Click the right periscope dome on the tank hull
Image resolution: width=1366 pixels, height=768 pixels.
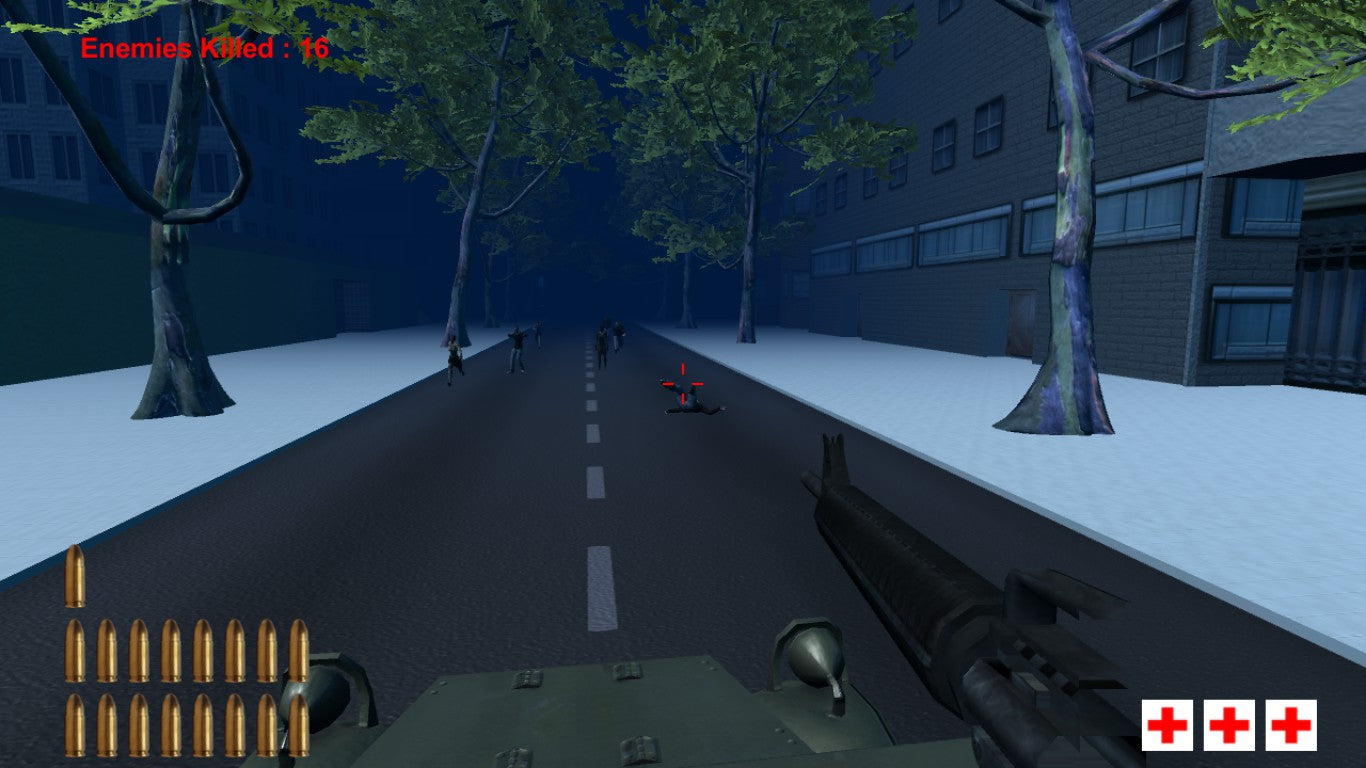[810, 662]
